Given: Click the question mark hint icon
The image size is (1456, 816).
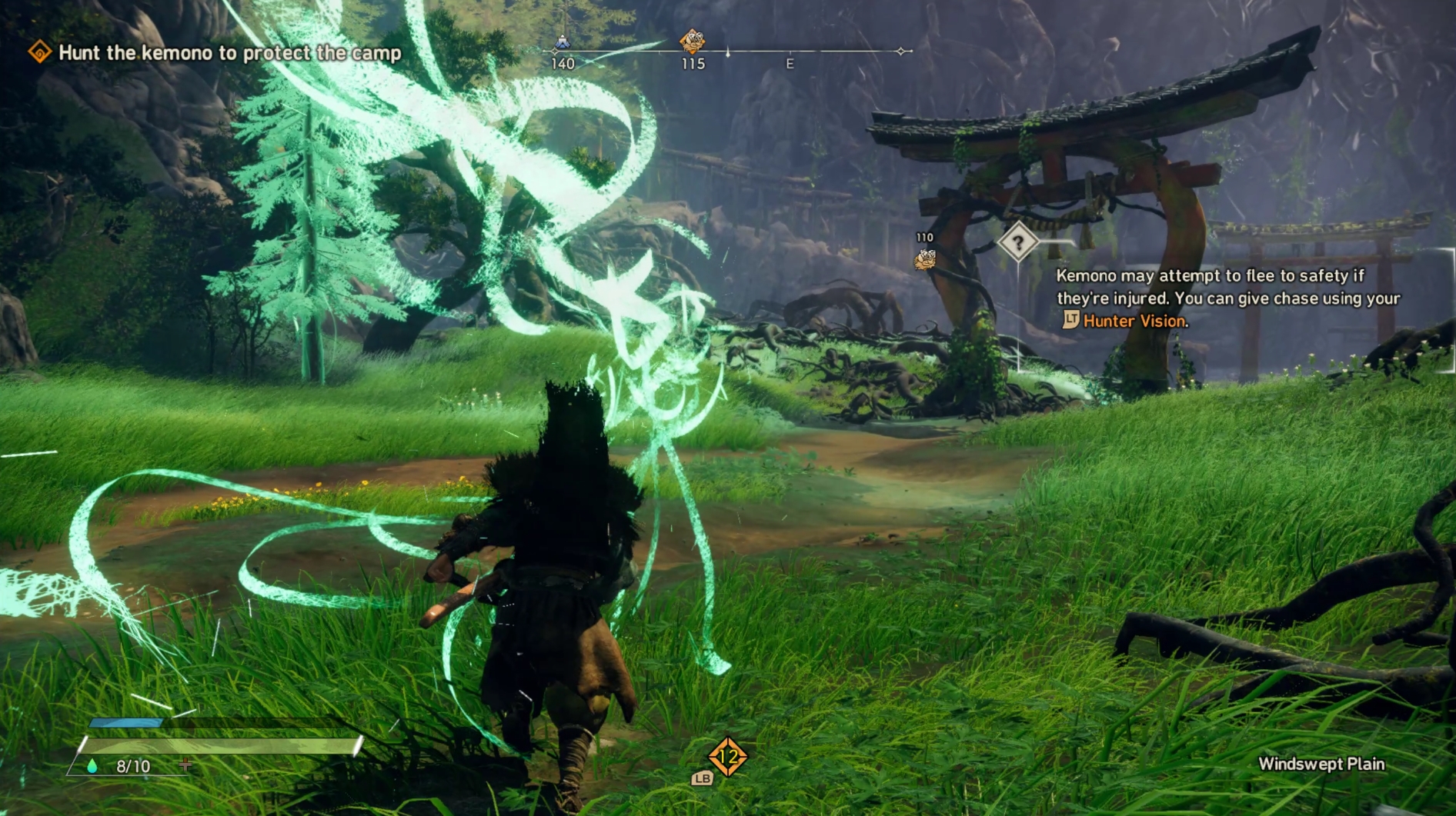Looking at the screenshot, I should pyautogui.click(x=1017, y=243).
